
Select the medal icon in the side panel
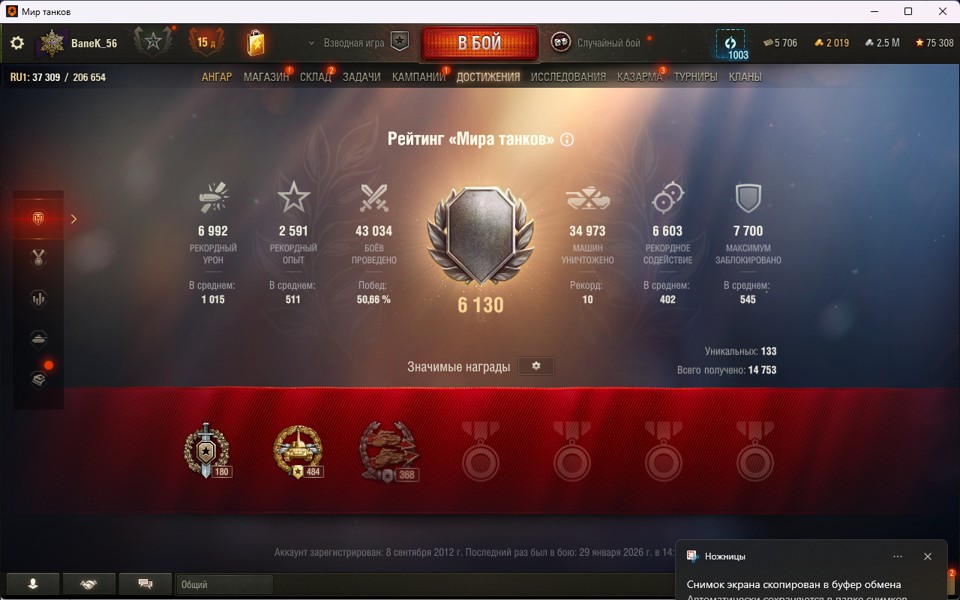coord(40,258)
